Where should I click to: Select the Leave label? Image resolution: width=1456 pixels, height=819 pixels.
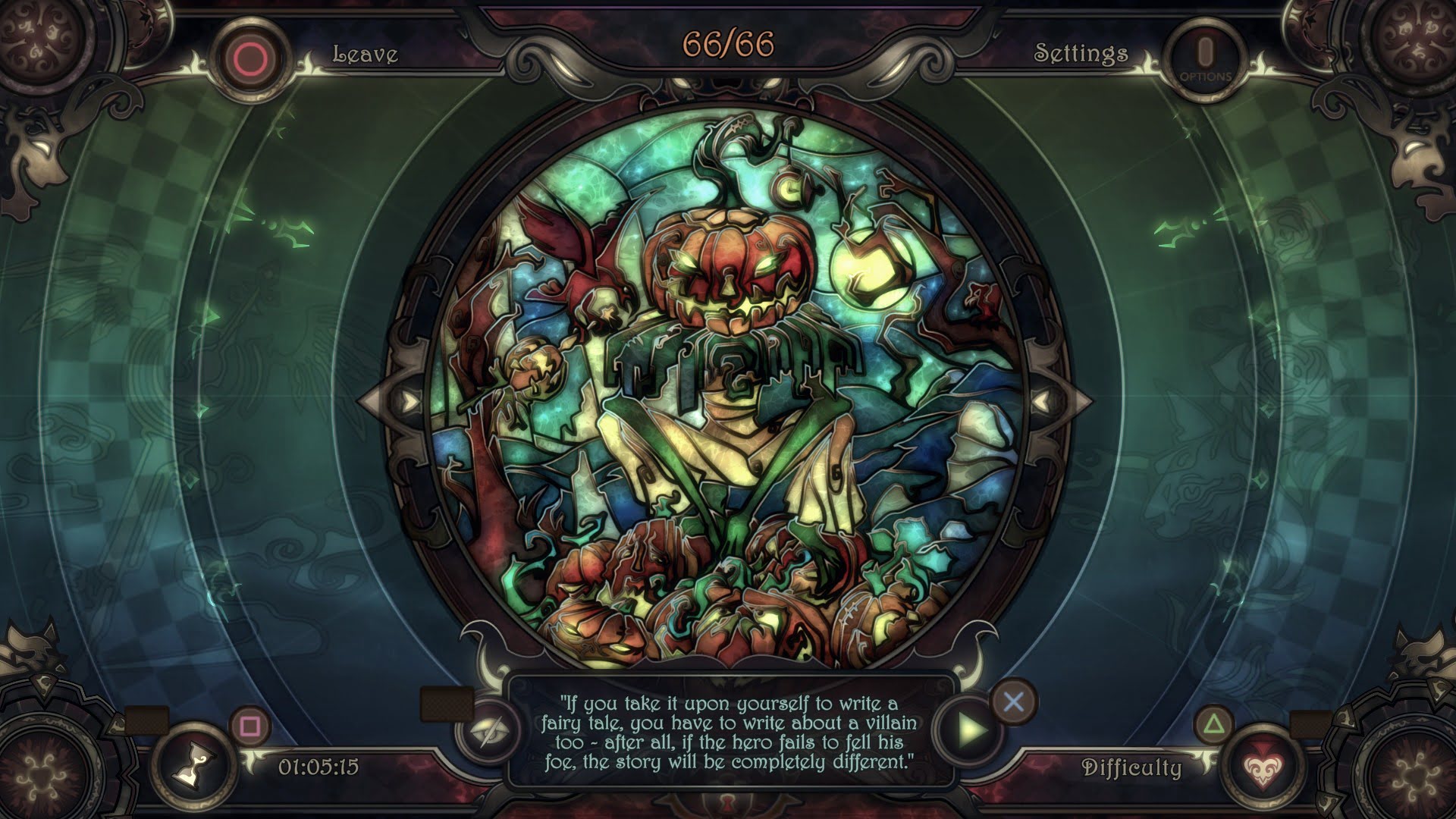point(366,54)
